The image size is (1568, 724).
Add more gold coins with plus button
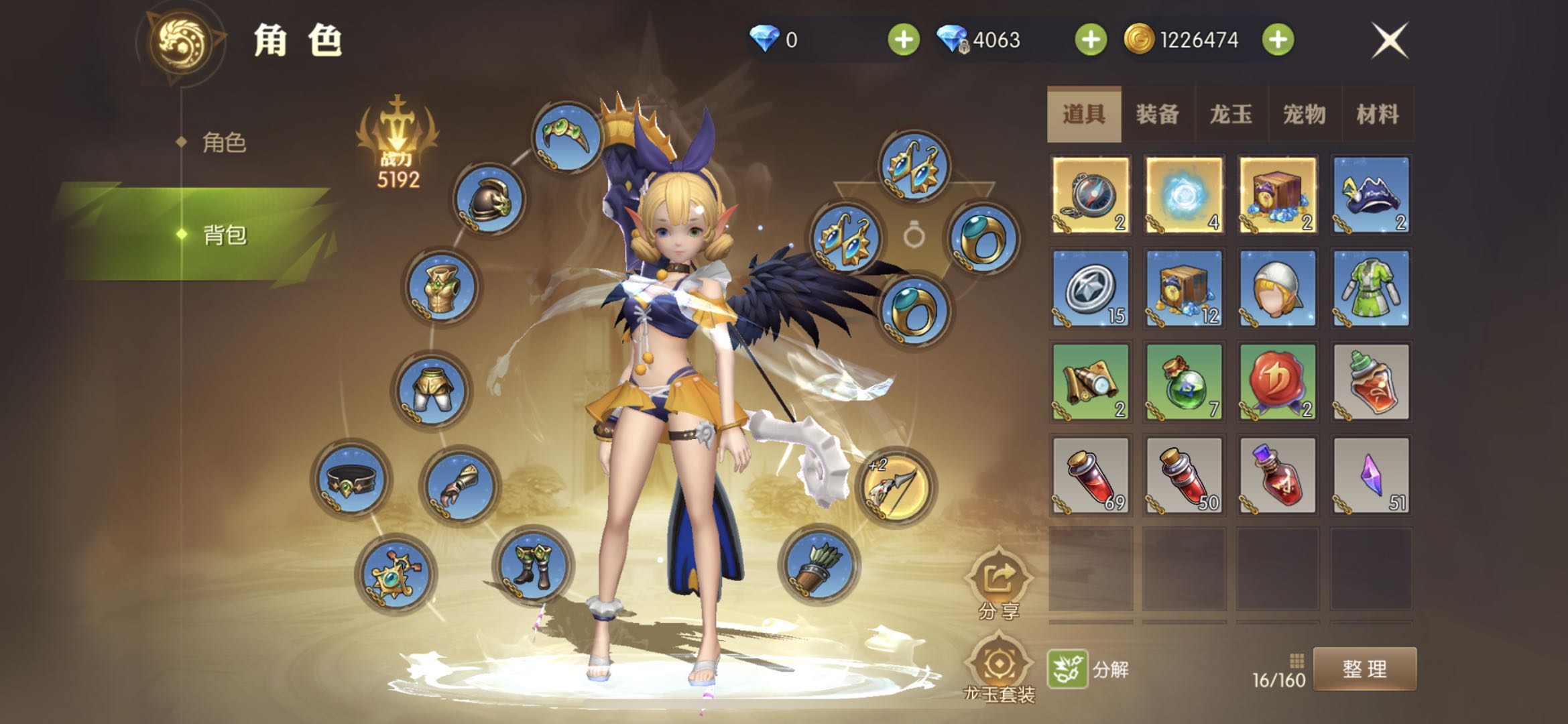1278,40
